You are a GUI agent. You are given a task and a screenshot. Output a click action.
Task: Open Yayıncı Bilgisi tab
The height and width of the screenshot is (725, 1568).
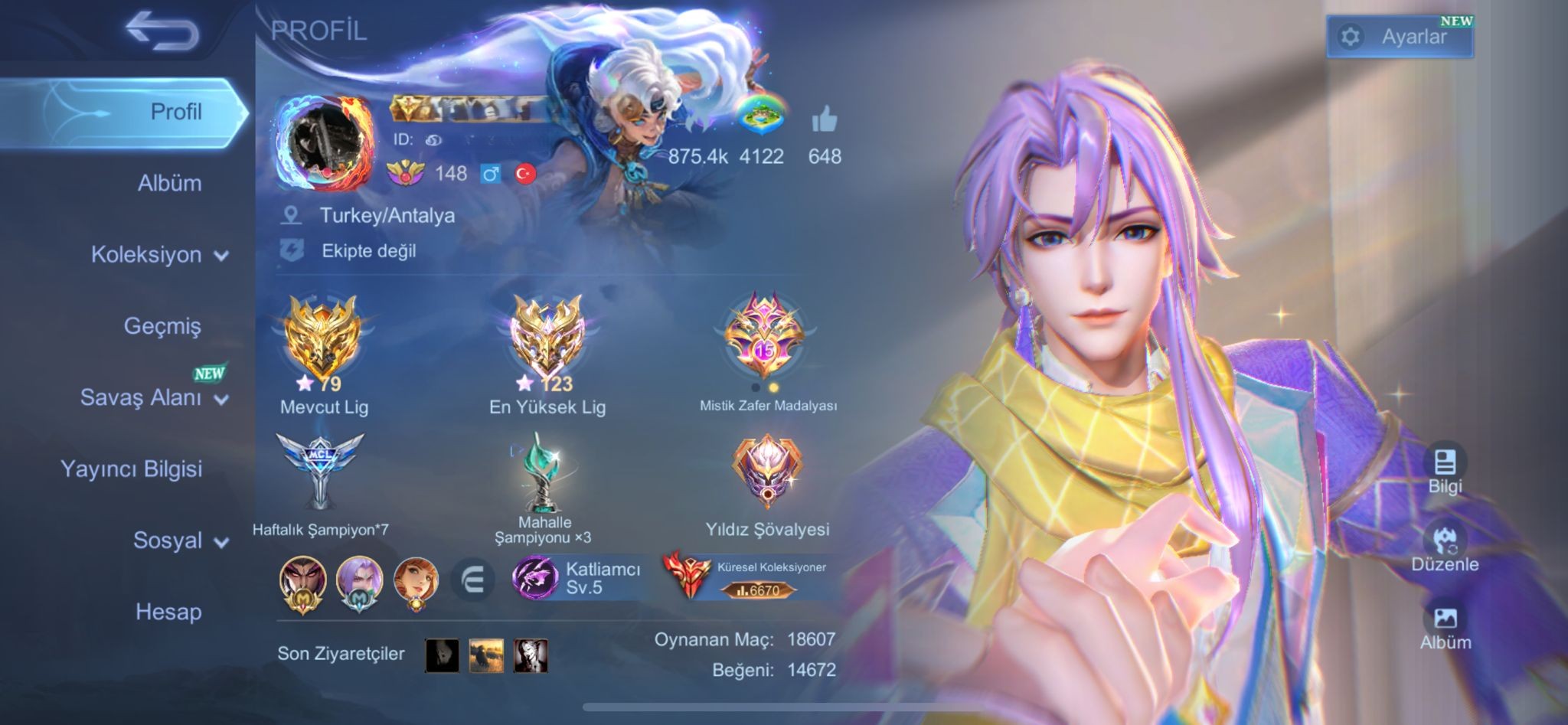tap(131, 469)
